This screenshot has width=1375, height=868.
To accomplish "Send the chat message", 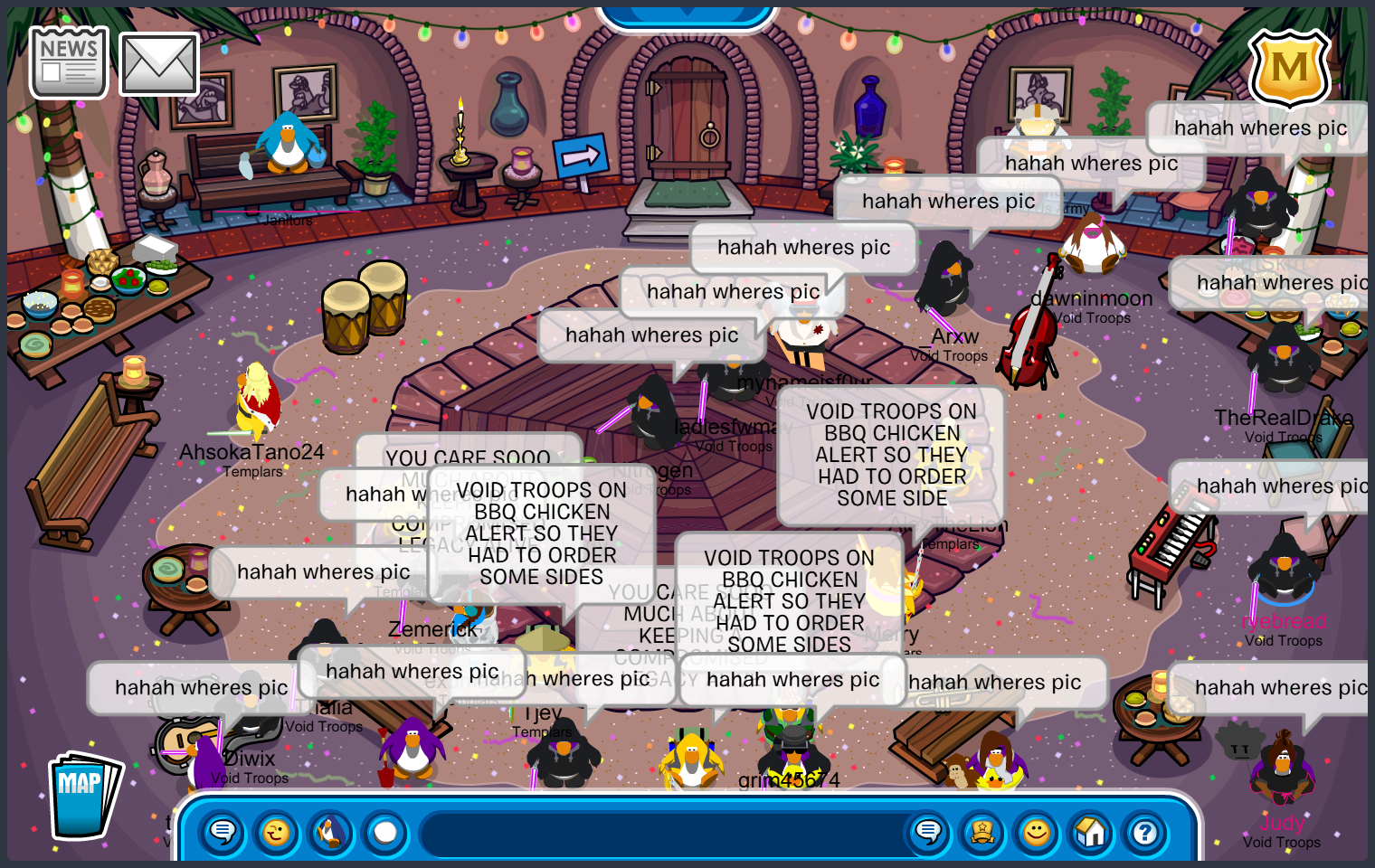I will [928, 832].
